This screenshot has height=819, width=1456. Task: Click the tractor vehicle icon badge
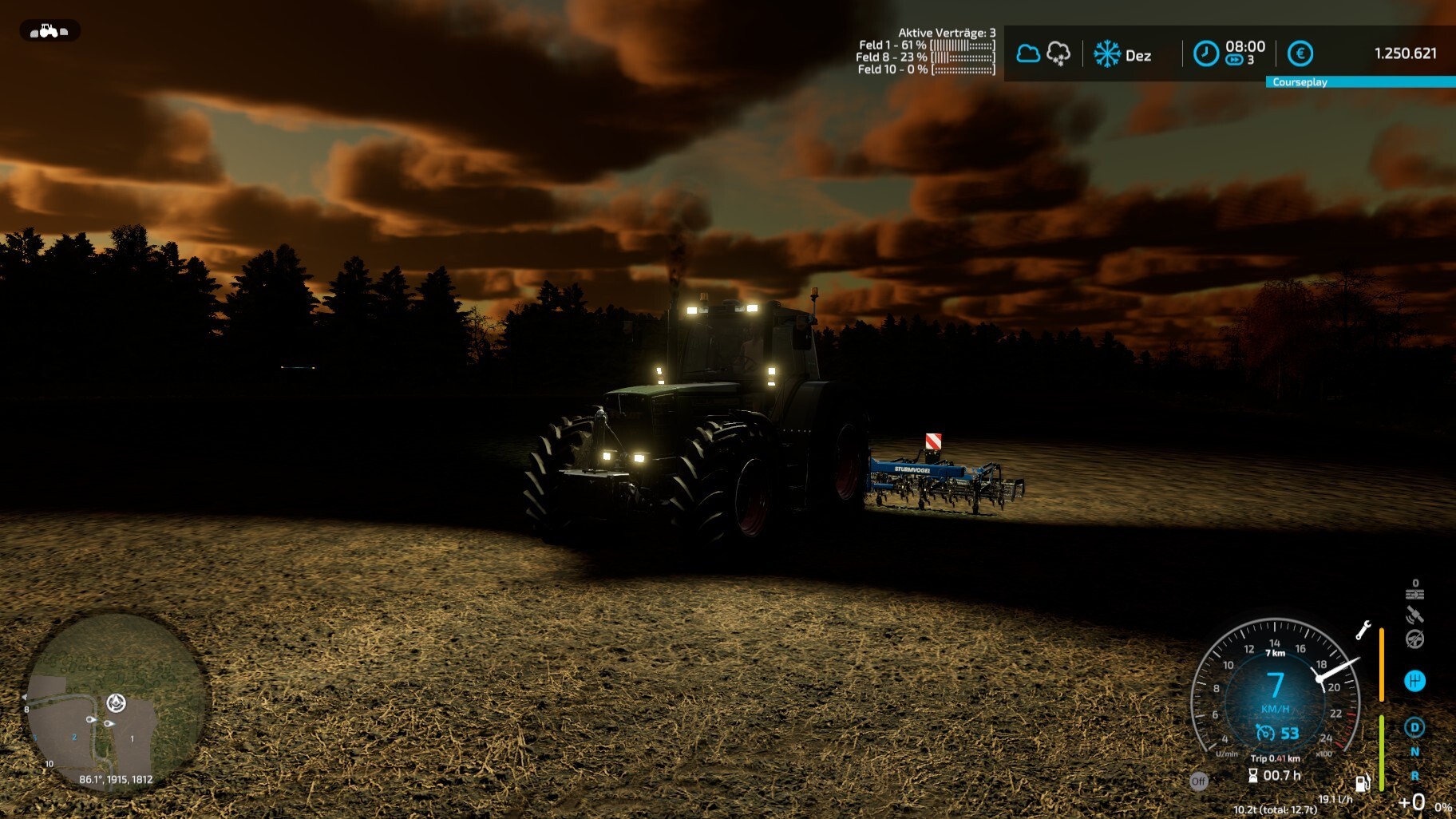tap(49, 31)
